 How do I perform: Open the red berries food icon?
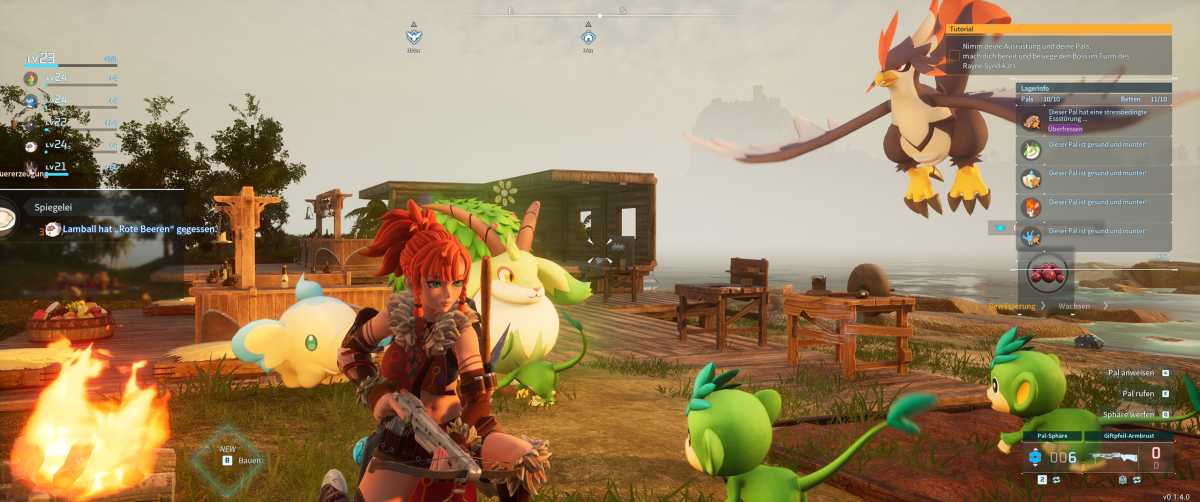click(x=1045, y=273)
